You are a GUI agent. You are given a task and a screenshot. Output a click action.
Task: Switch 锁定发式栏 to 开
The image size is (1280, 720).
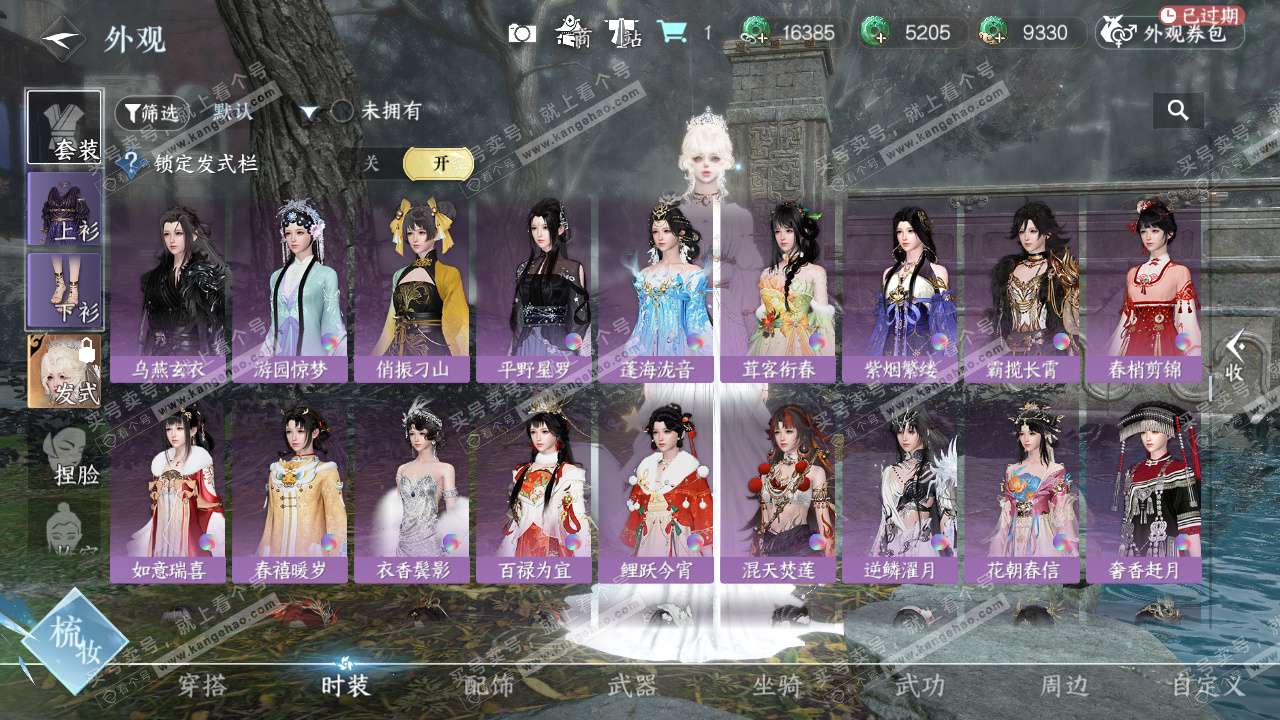tap(438, 163)
